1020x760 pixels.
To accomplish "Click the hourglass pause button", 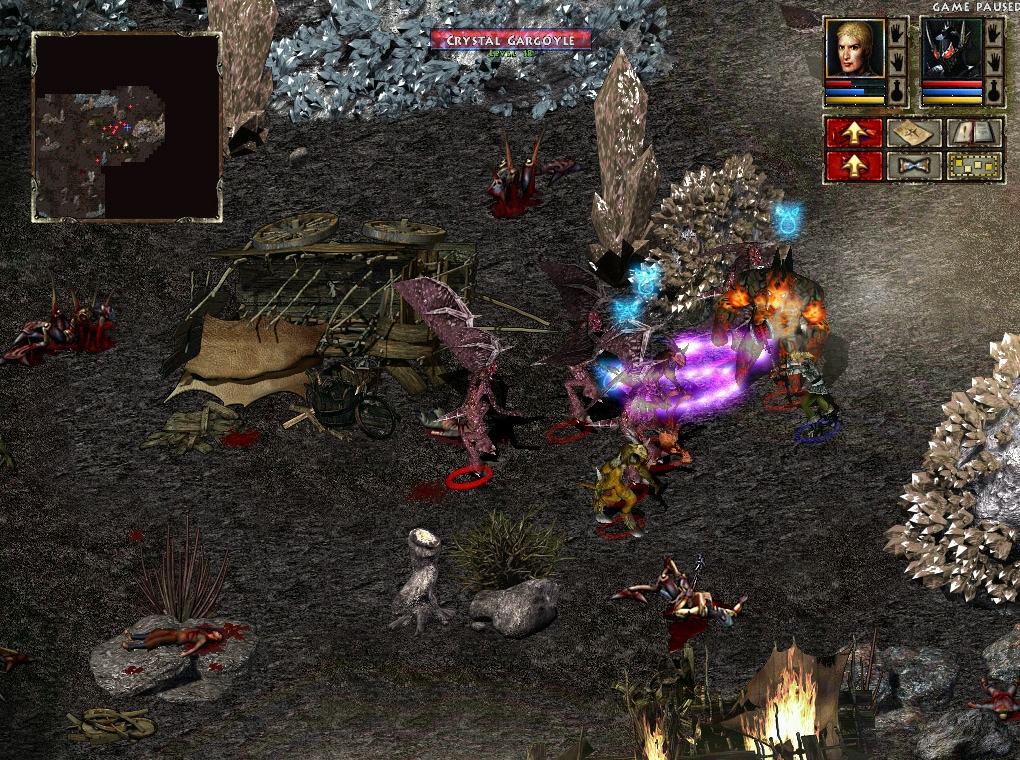I will point(914,165).
